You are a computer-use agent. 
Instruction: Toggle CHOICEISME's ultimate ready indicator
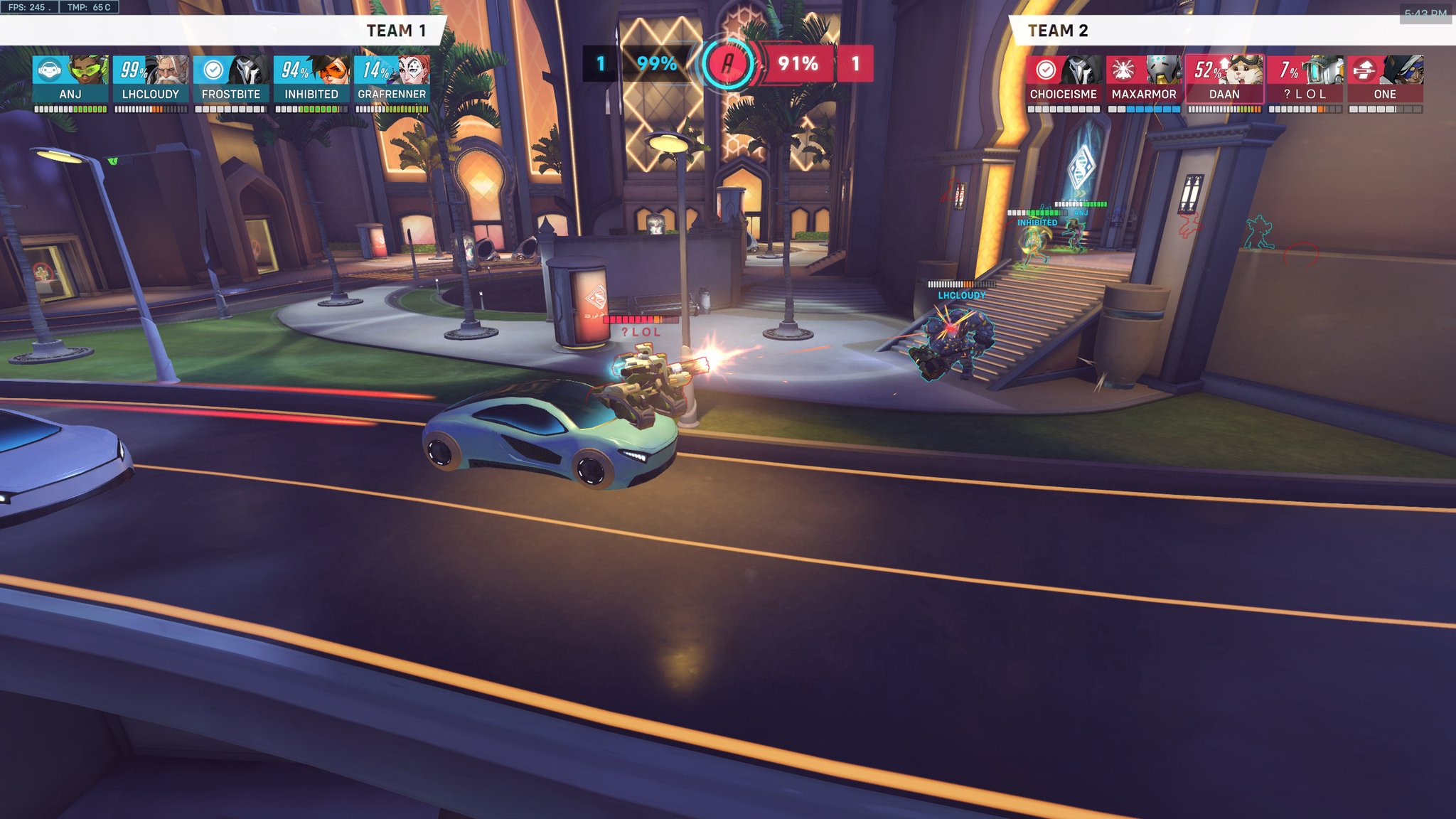[1045, 69]
